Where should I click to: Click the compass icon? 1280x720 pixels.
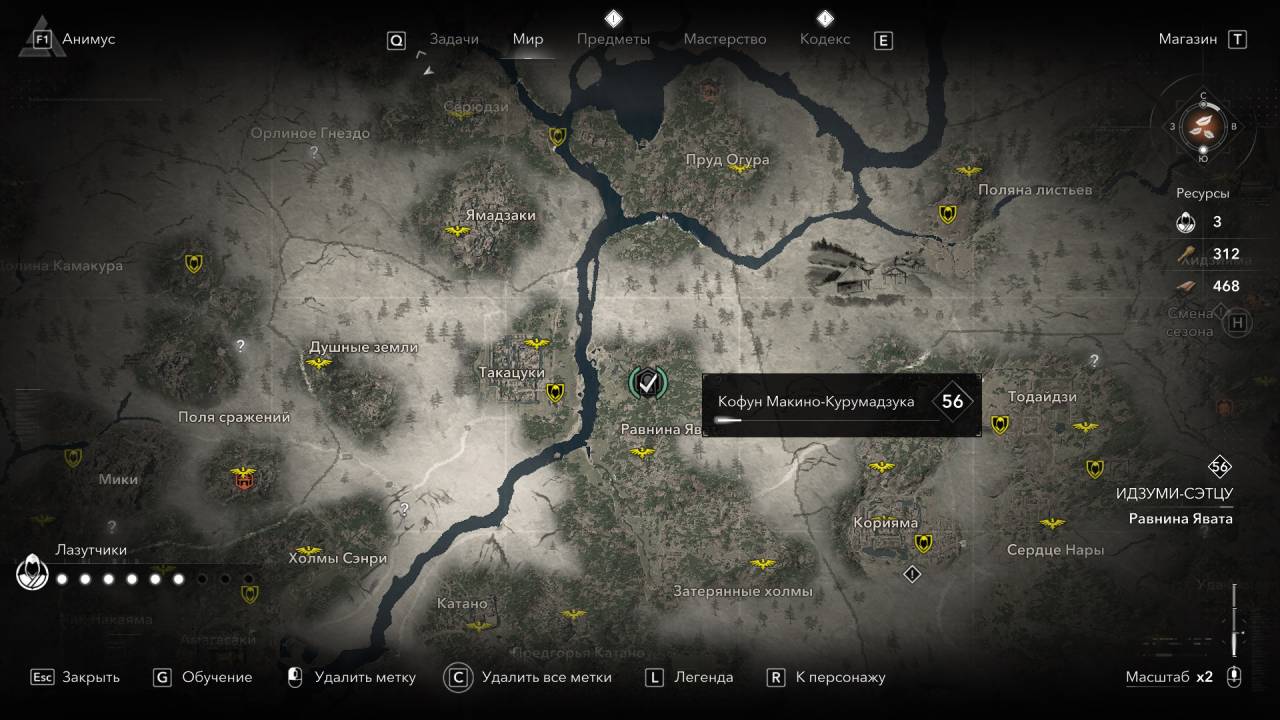pos(1203,127)
